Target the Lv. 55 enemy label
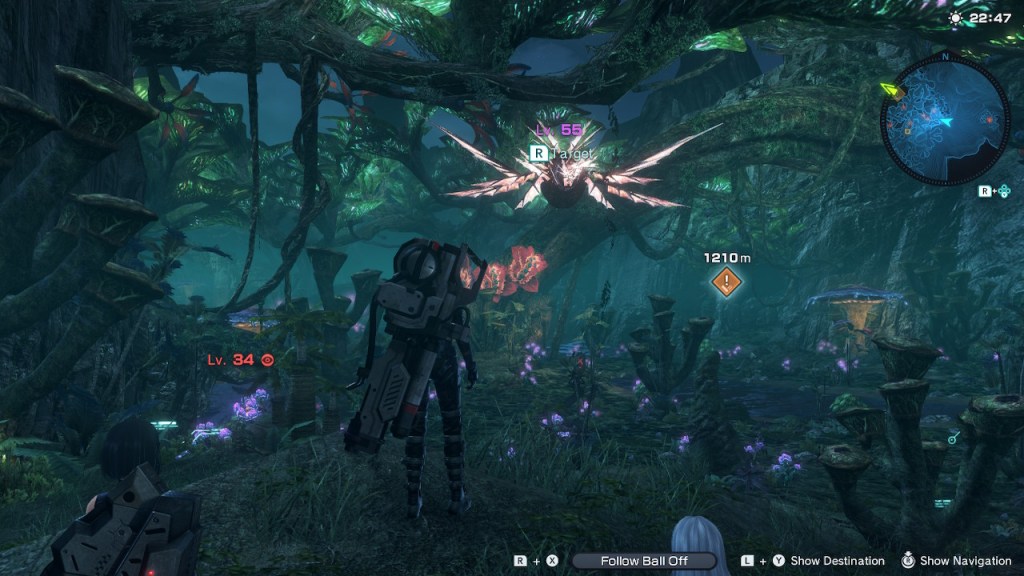This screenshot has width=1024, height=576. pyautogui.click(x=559, y=130)
